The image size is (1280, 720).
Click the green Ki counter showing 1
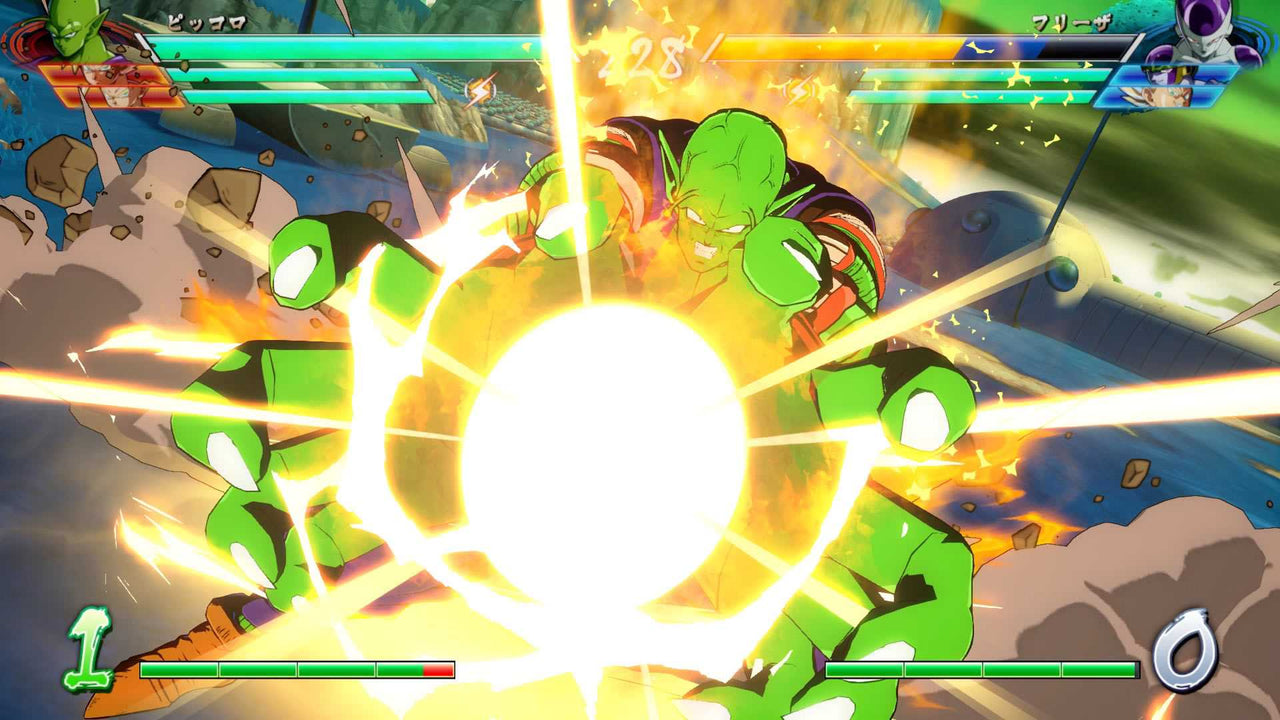pos(90,650)
